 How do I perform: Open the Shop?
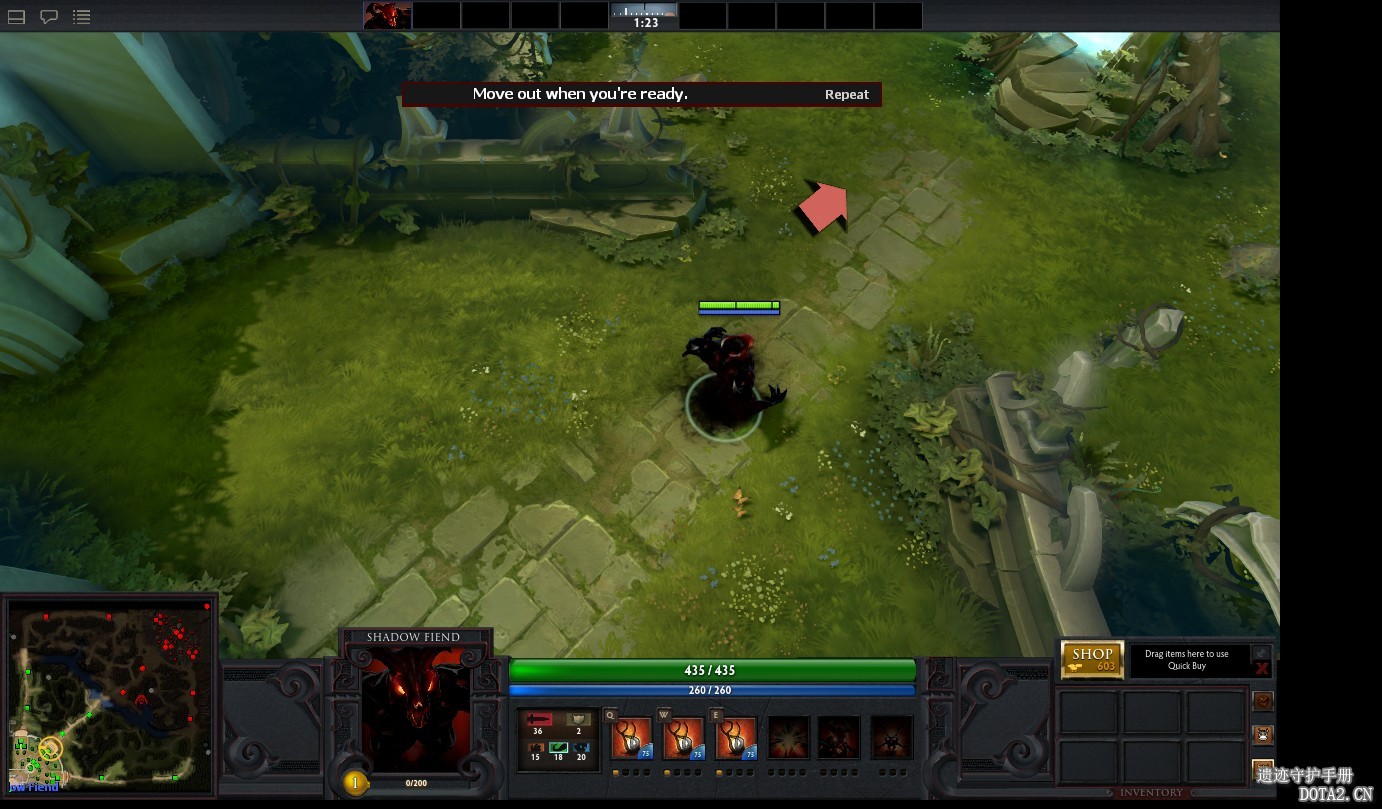(1092, 659)
